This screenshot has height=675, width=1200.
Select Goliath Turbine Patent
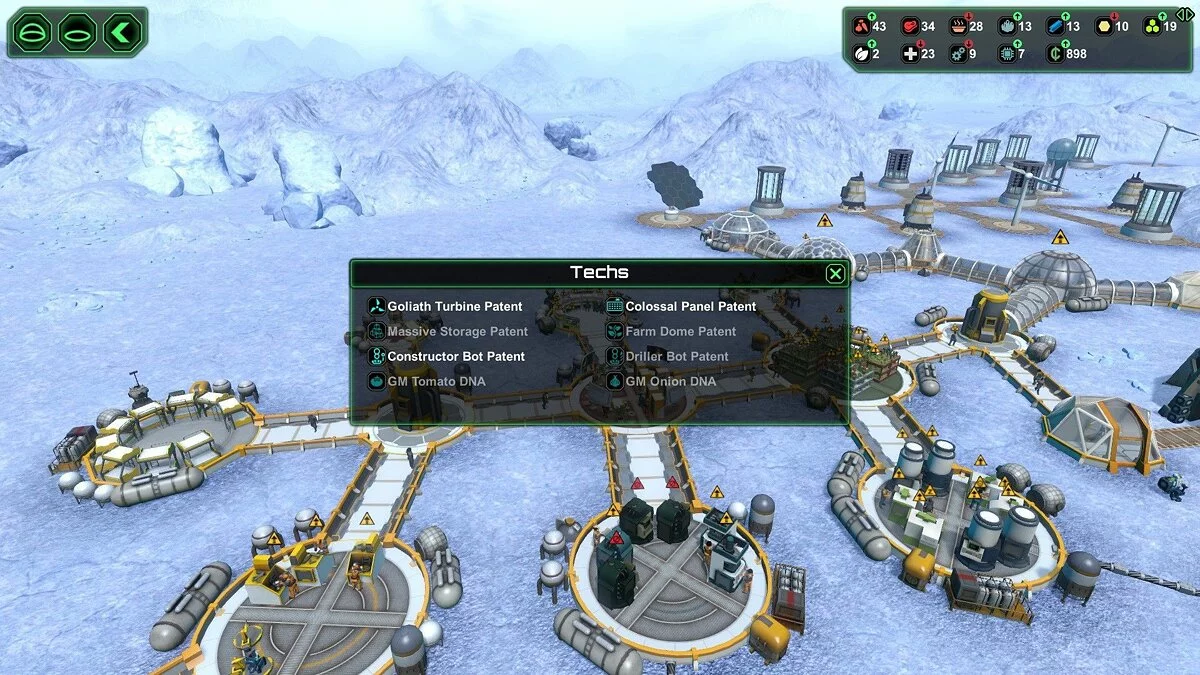click(454, 307)
